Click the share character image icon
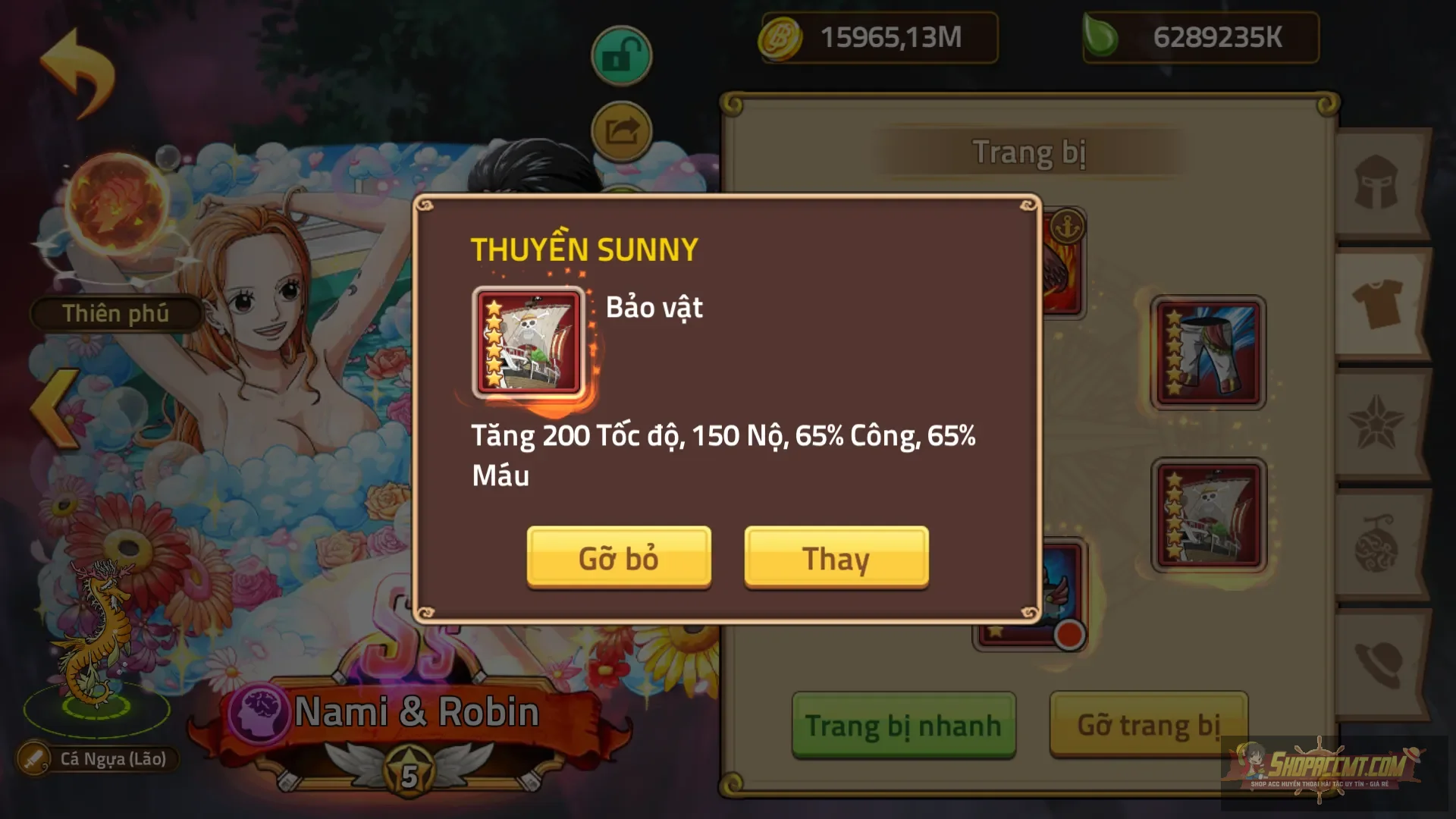This screenshot has height=819, width=1456. [x=620, y=130]
